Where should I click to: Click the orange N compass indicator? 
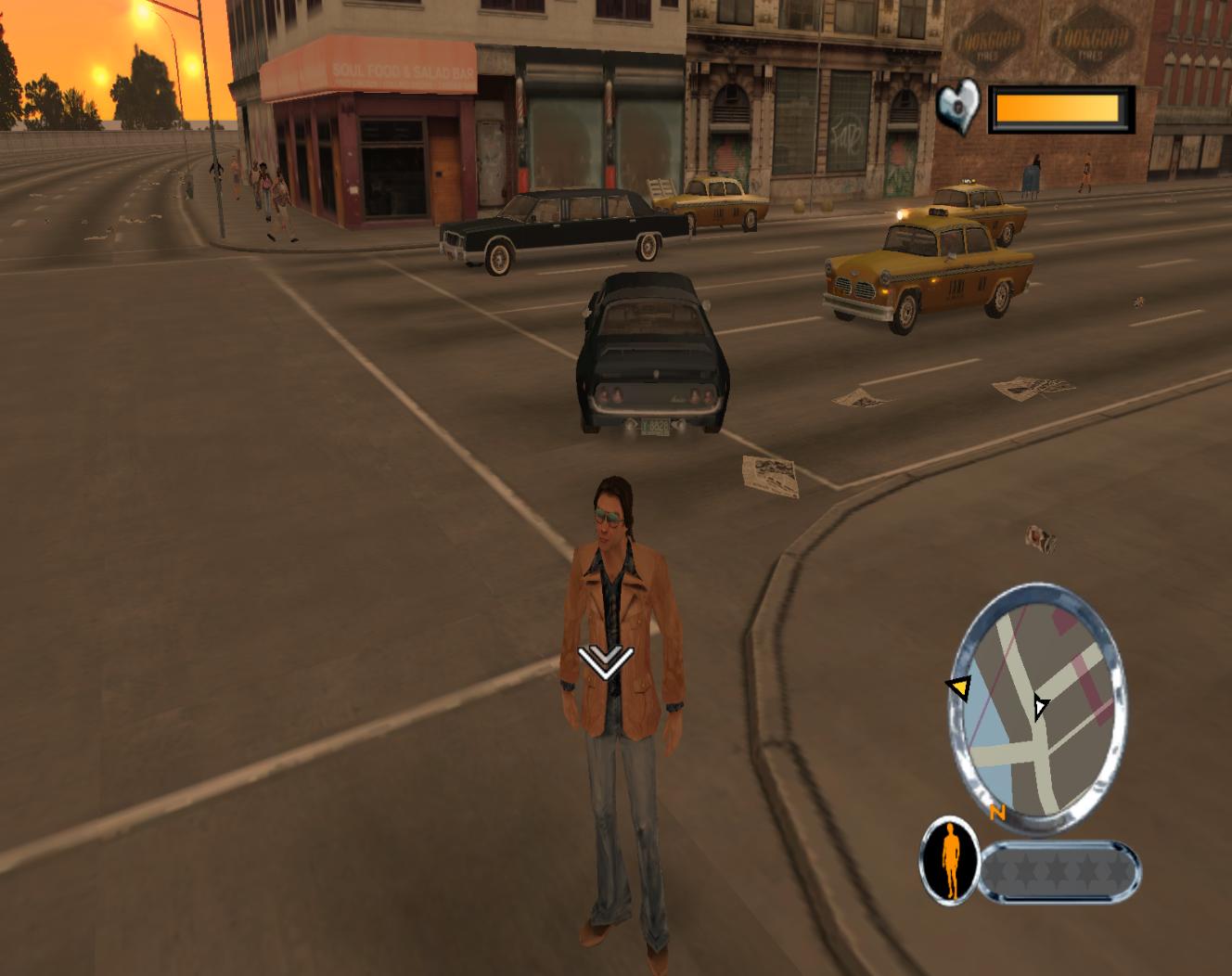click(x=997, y=812)
